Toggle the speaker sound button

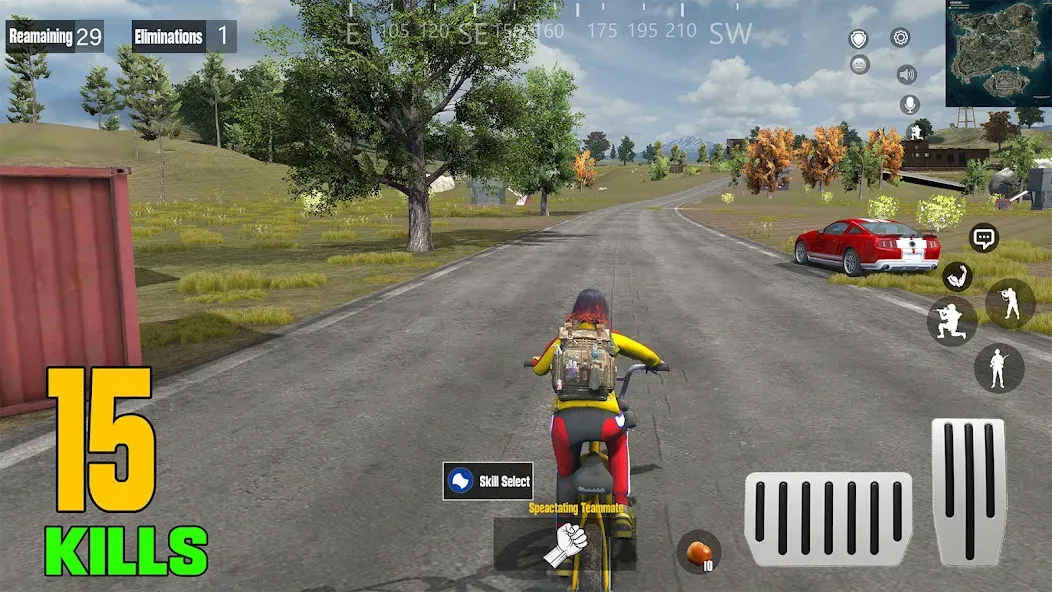click(x=907, y=74)
